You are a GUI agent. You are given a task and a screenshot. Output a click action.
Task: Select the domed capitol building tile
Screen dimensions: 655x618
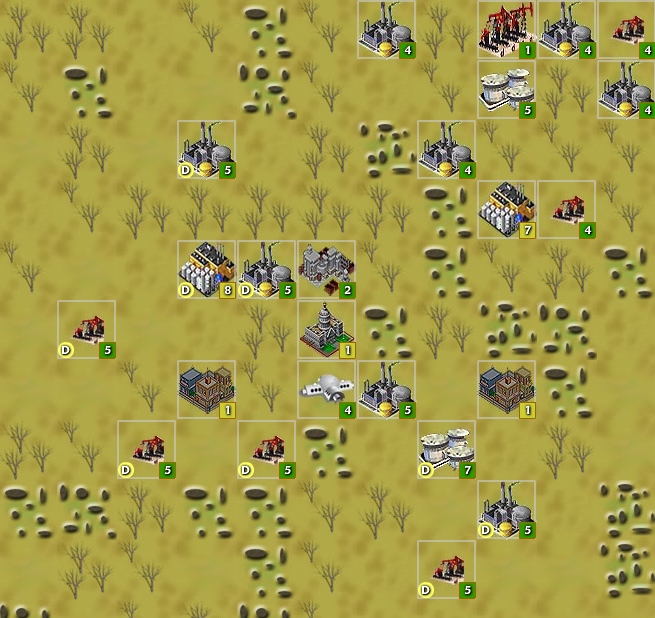(326, 329)
